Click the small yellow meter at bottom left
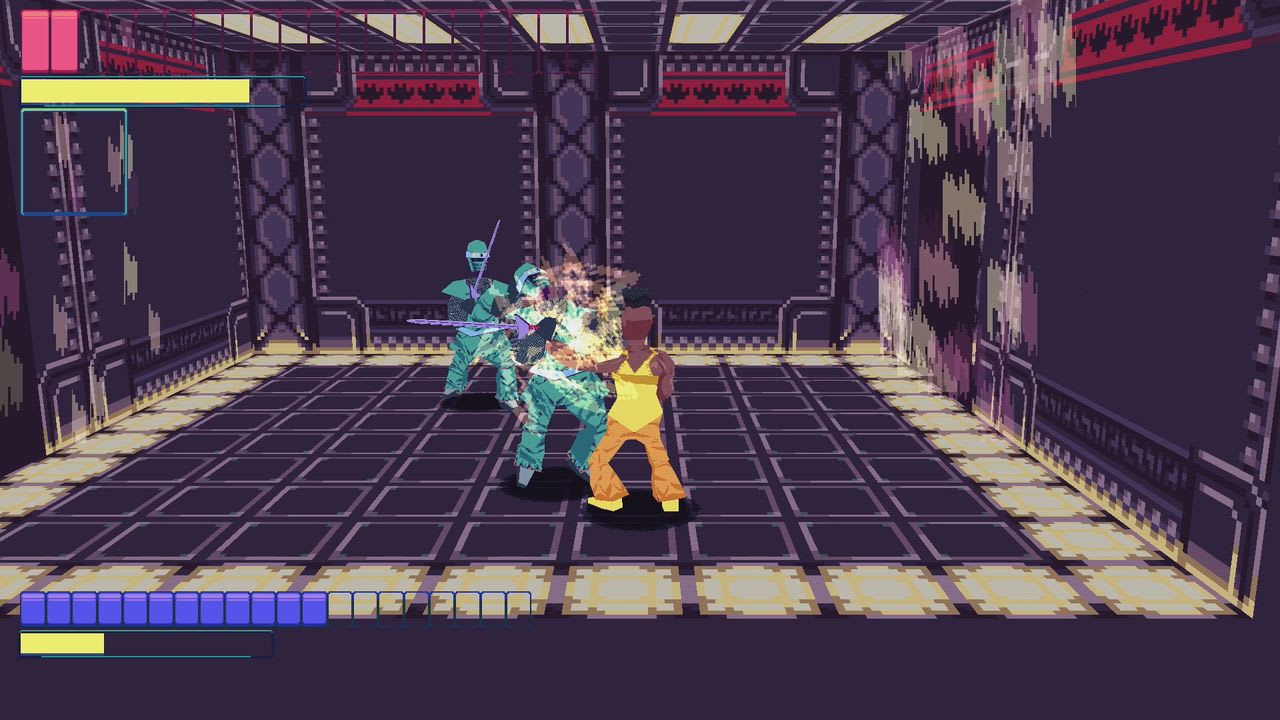The image size is (1280, 720). 65,641
